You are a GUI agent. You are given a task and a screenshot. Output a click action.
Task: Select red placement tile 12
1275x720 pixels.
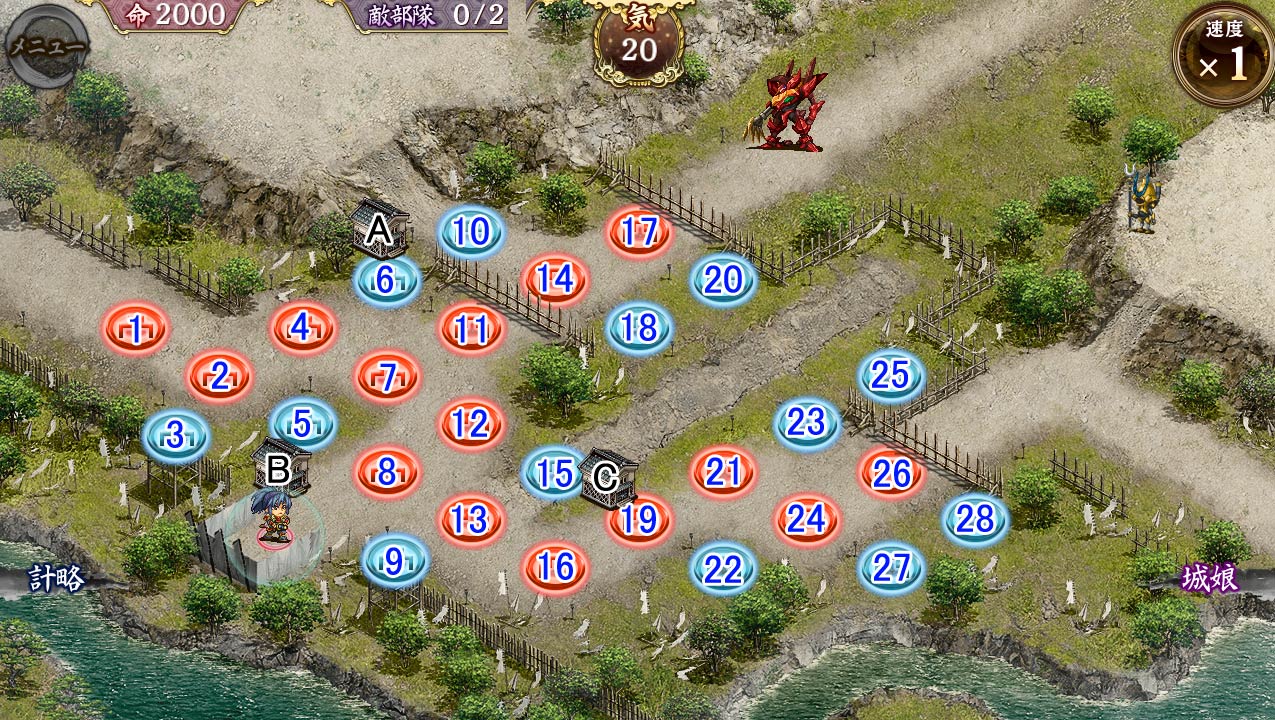(471, 424)
